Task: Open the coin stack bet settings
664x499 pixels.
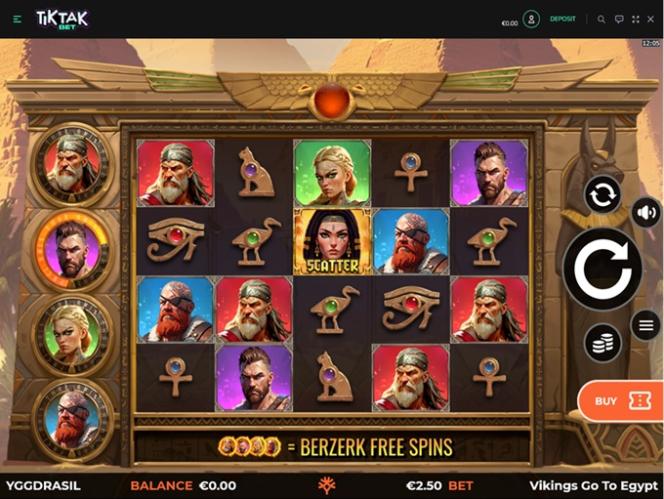Action: coord(603,343)
